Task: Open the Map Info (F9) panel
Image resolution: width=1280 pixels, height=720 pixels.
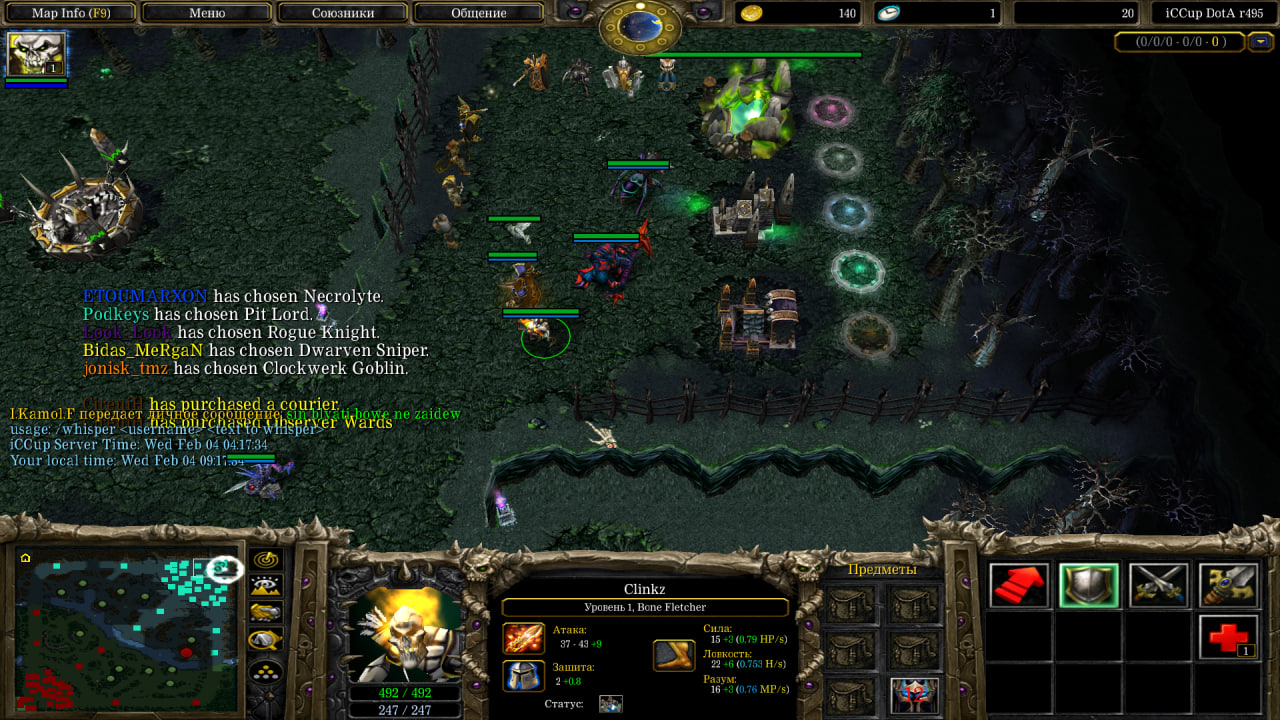Action: coord(70,13)
